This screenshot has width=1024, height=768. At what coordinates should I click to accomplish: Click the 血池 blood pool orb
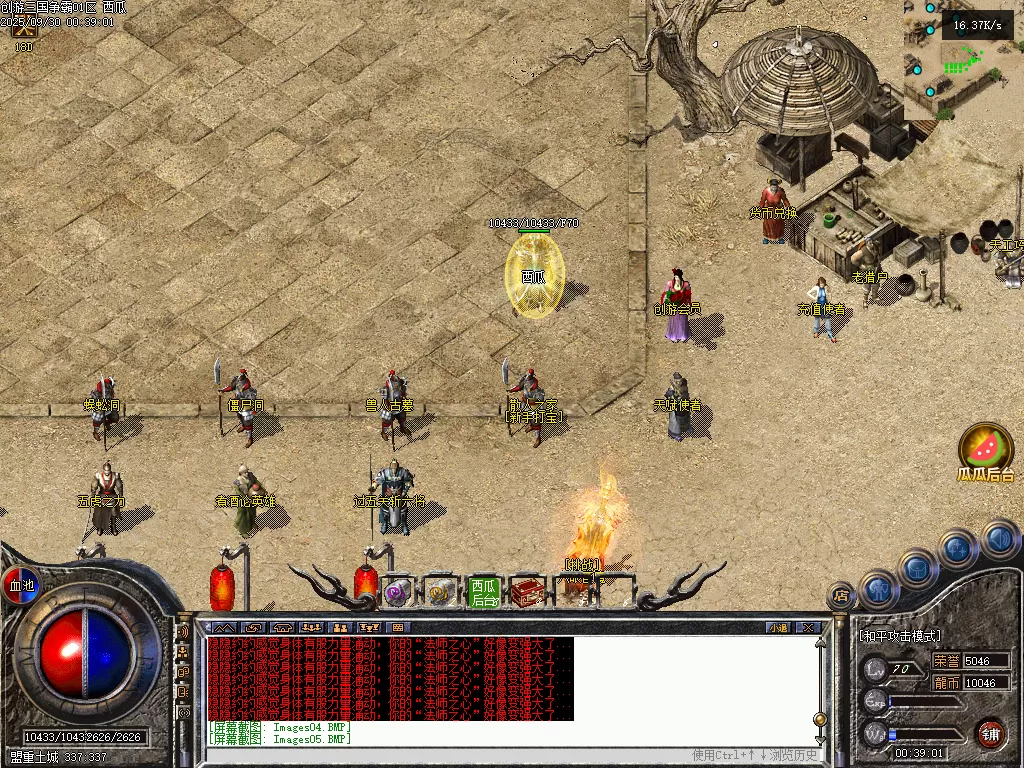(20, 585)
